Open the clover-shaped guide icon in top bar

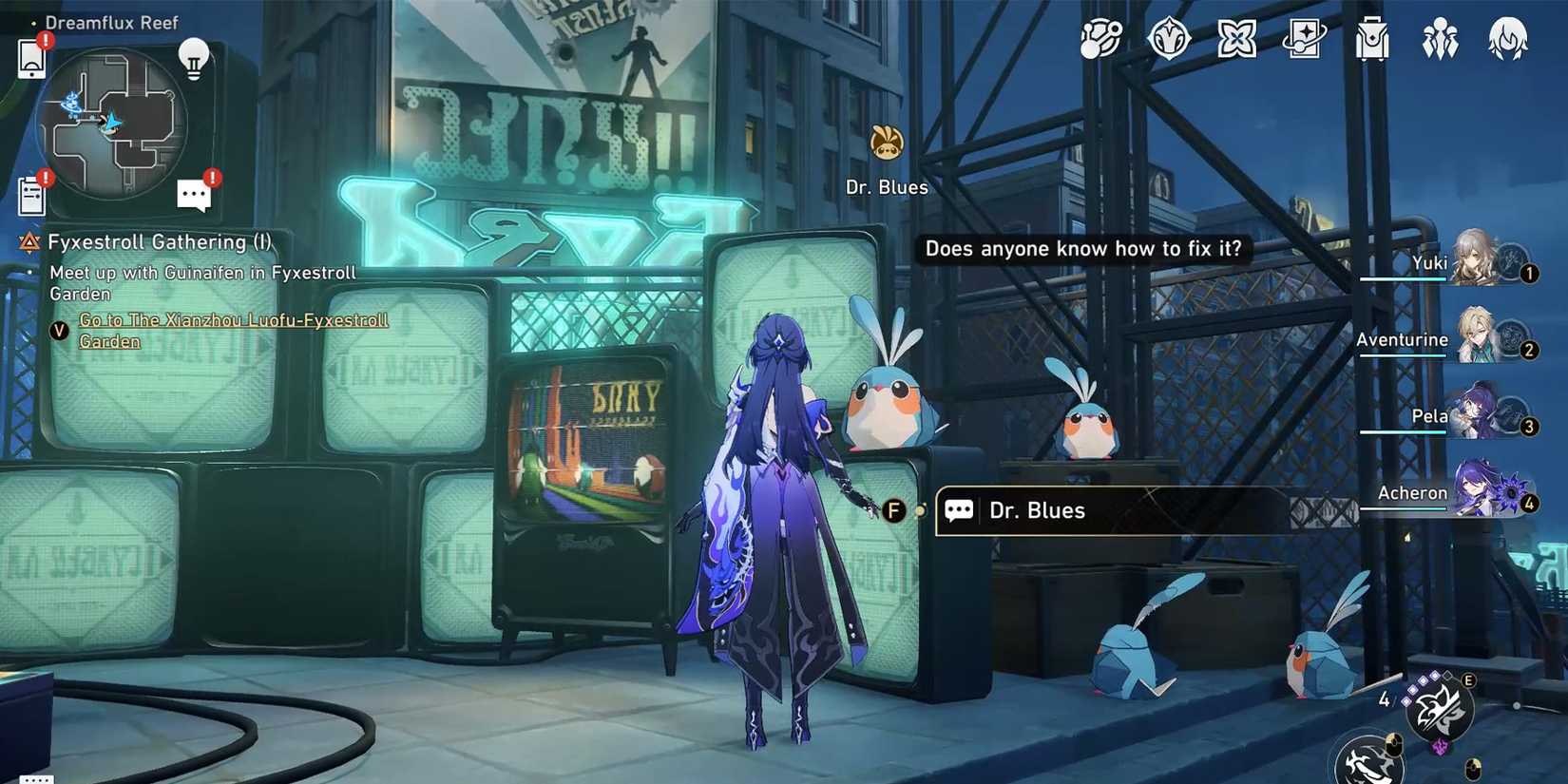tap(1237, 38)
